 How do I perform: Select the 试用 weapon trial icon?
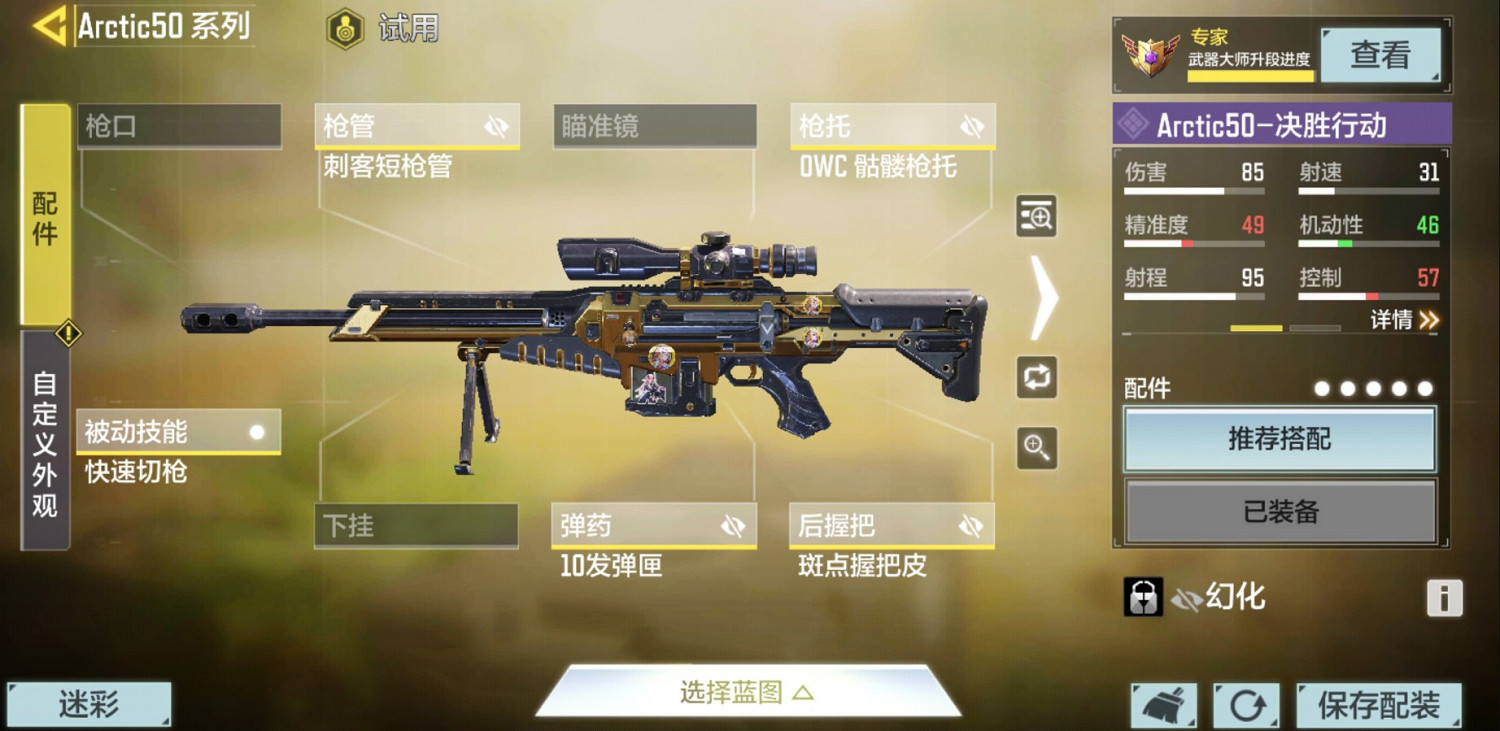pos(346,27)
